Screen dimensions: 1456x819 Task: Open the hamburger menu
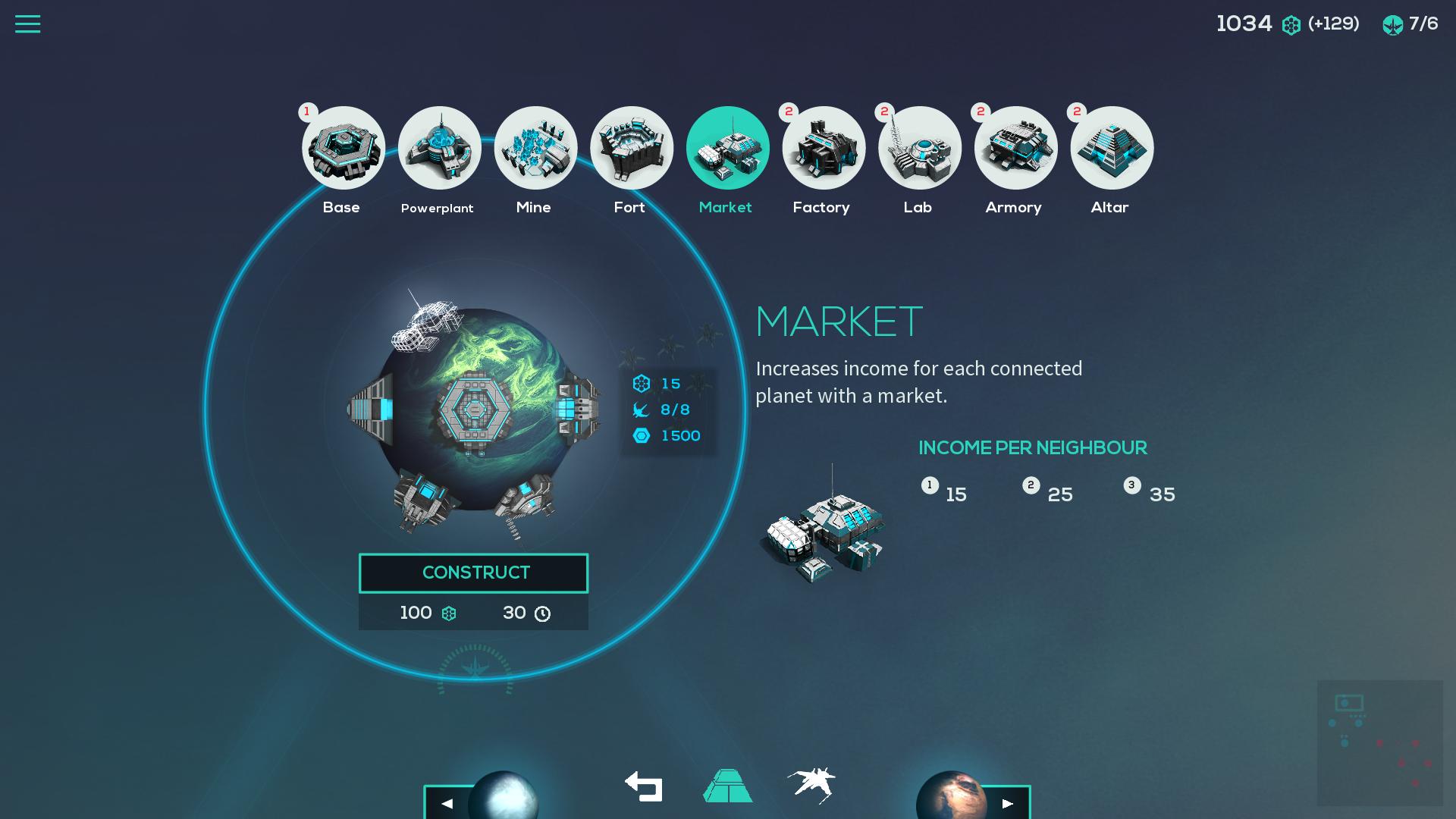(x=28, y=24)
